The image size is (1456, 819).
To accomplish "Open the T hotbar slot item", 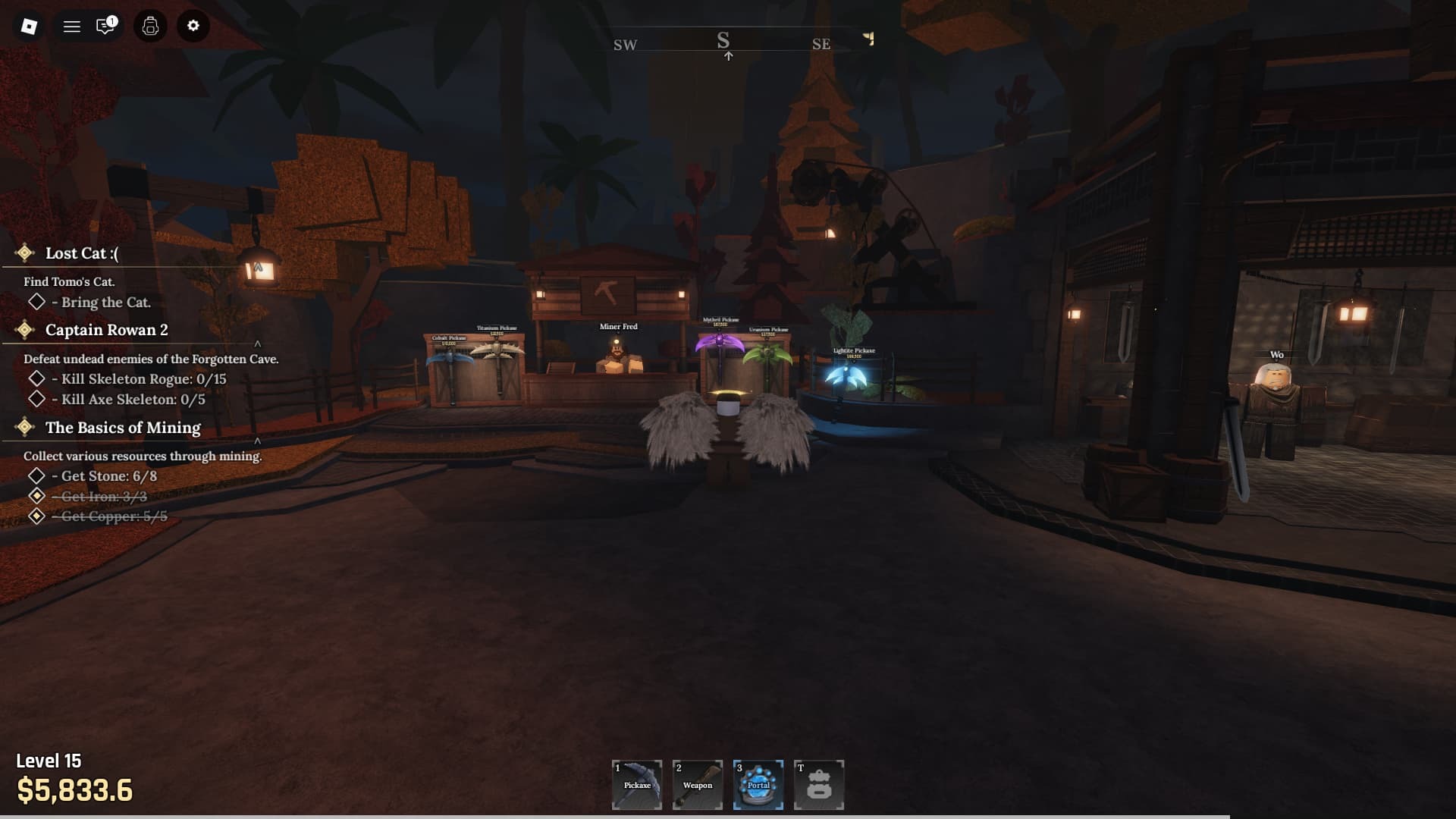I will pyautogui.click(x=820, y=785).
